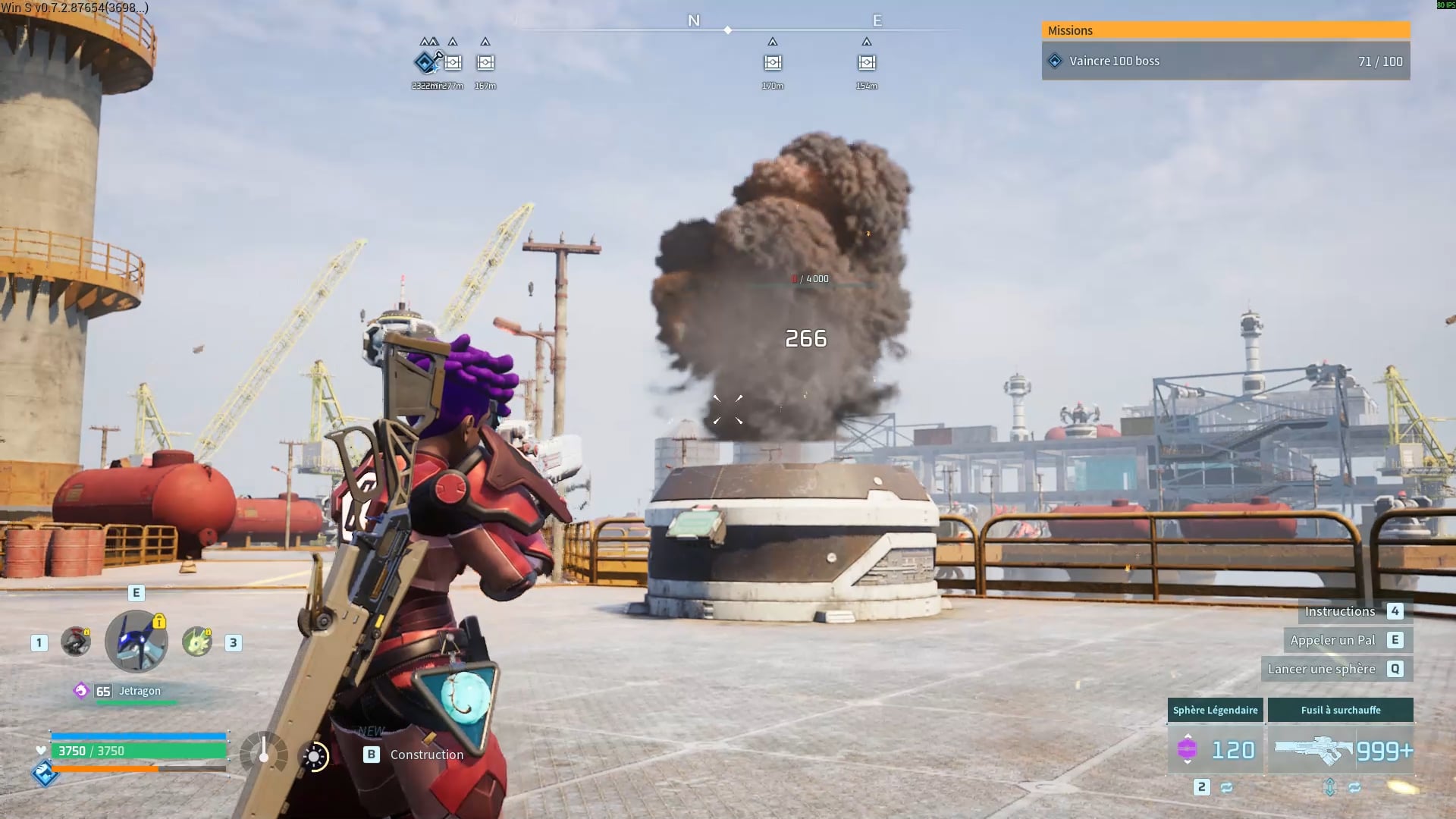The image size is (1456, 819).
Task: Click the compass marker at 154m
Action: (867, 62)
